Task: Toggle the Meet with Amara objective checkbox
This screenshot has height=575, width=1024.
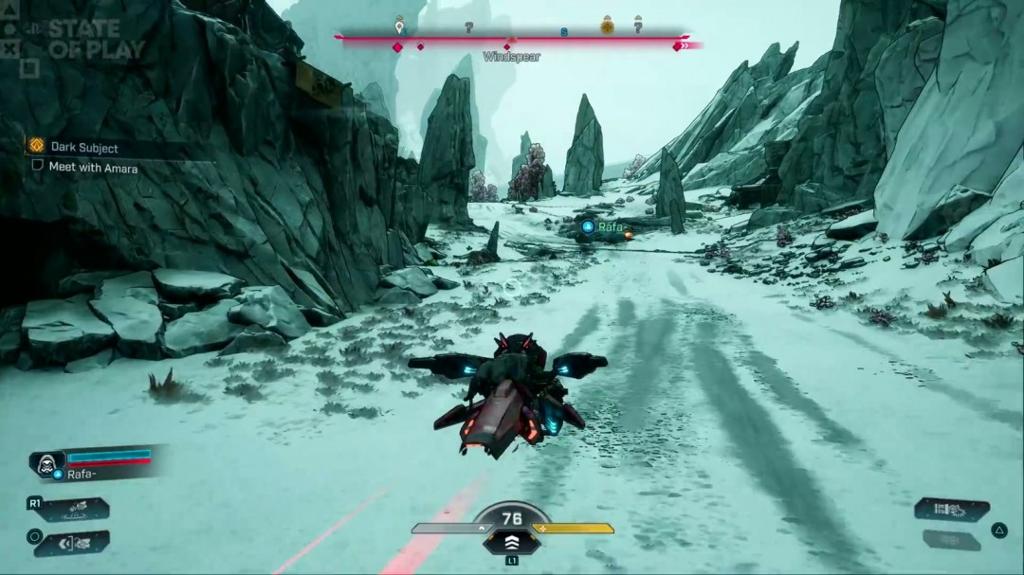Action: [38, 167]
